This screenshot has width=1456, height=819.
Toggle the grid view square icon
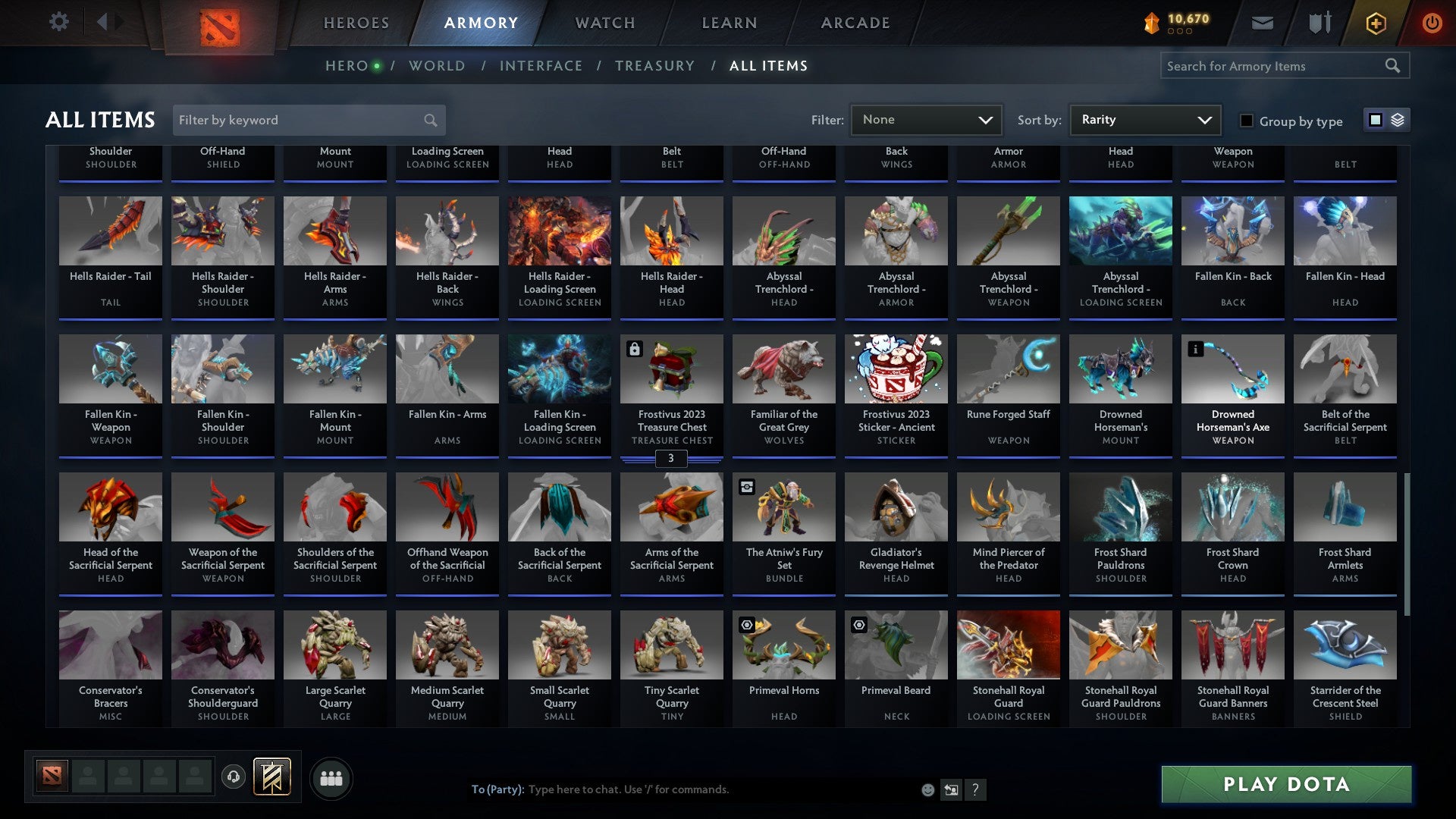tap(1374, 120)
